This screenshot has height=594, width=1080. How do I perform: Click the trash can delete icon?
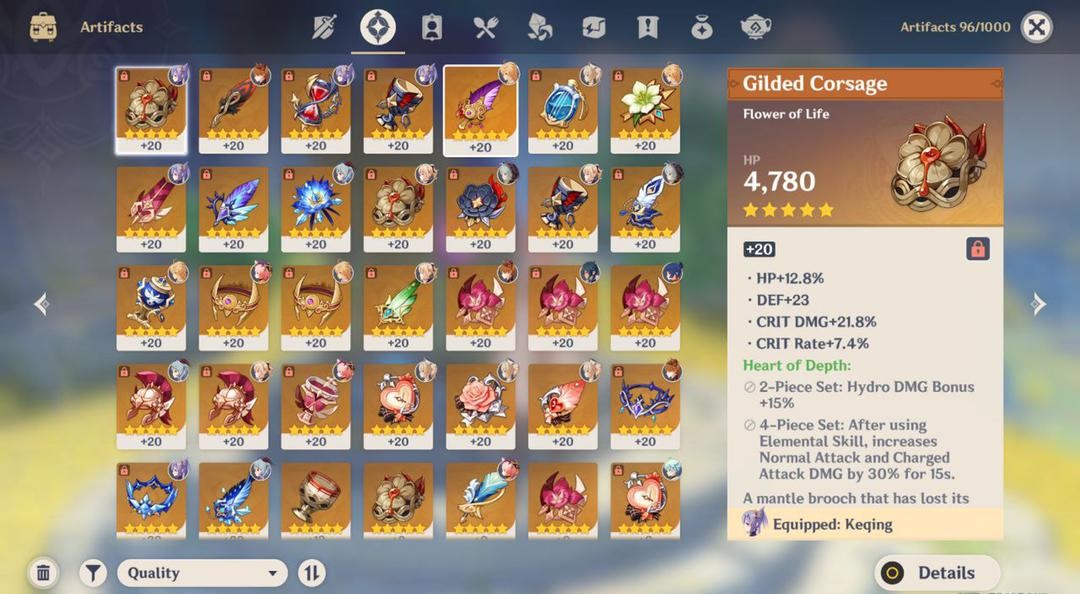tap(43, 573)
